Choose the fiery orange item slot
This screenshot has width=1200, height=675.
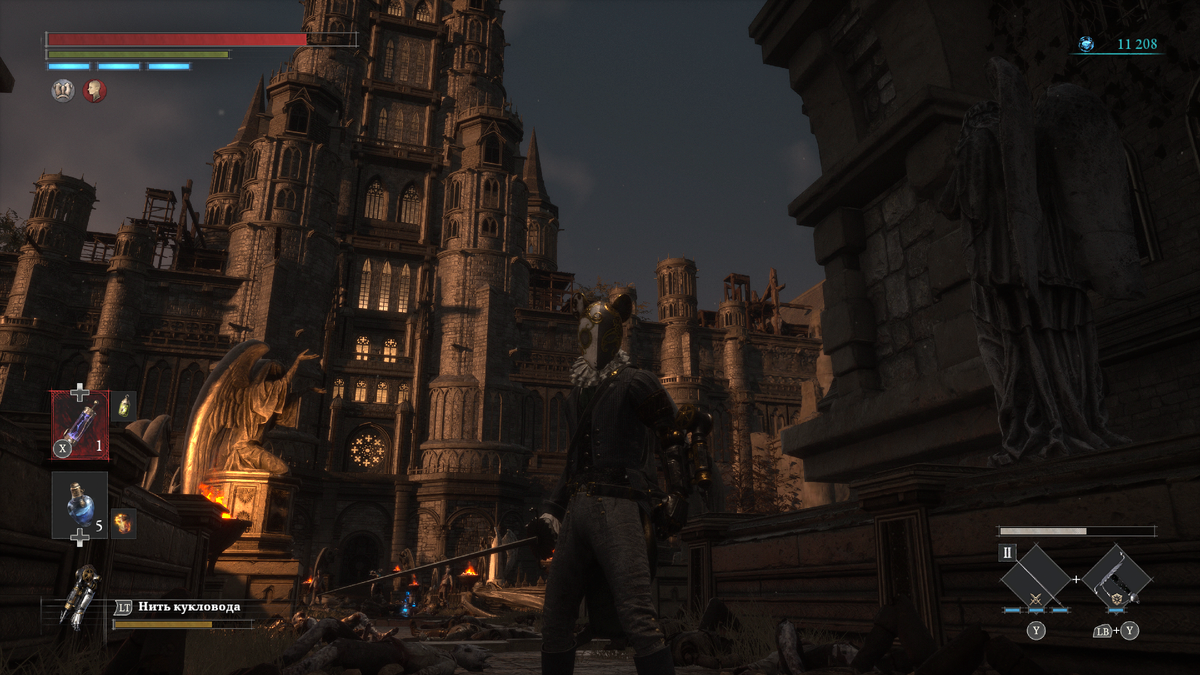tap(124, 522)
